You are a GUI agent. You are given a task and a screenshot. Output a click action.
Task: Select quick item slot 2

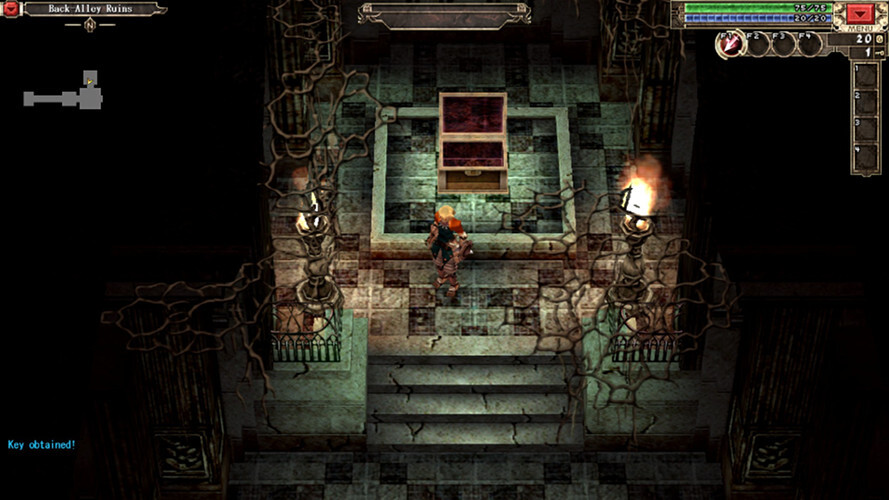pos(866,103)
